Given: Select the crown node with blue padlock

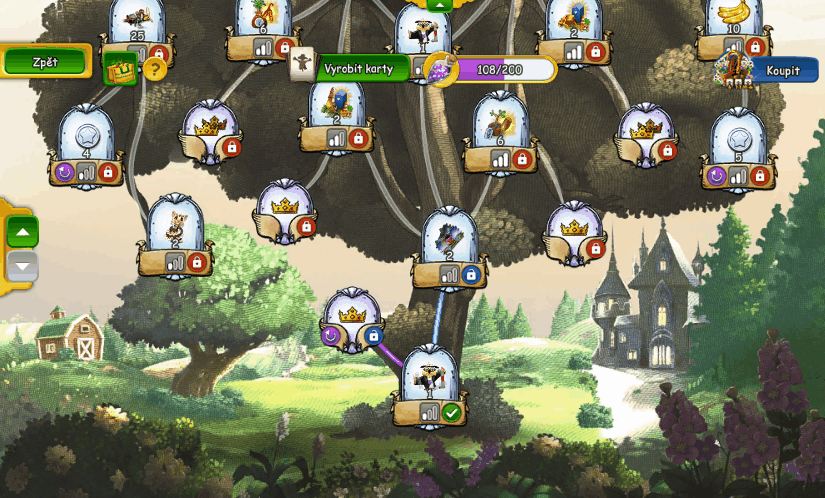Looking at the screenshot, I should pyautogui.click(x=351, y=316).
